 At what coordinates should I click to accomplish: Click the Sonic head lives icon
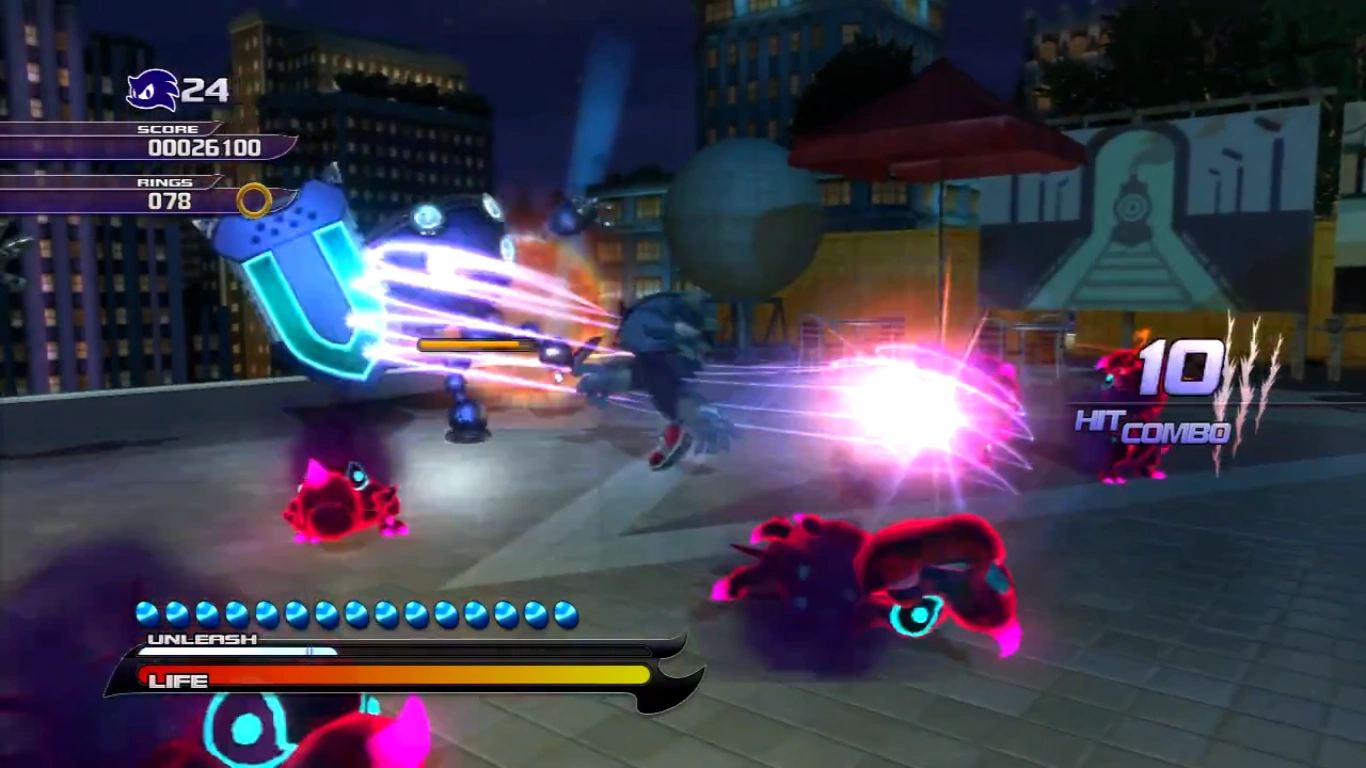click(x=152, y=90)
